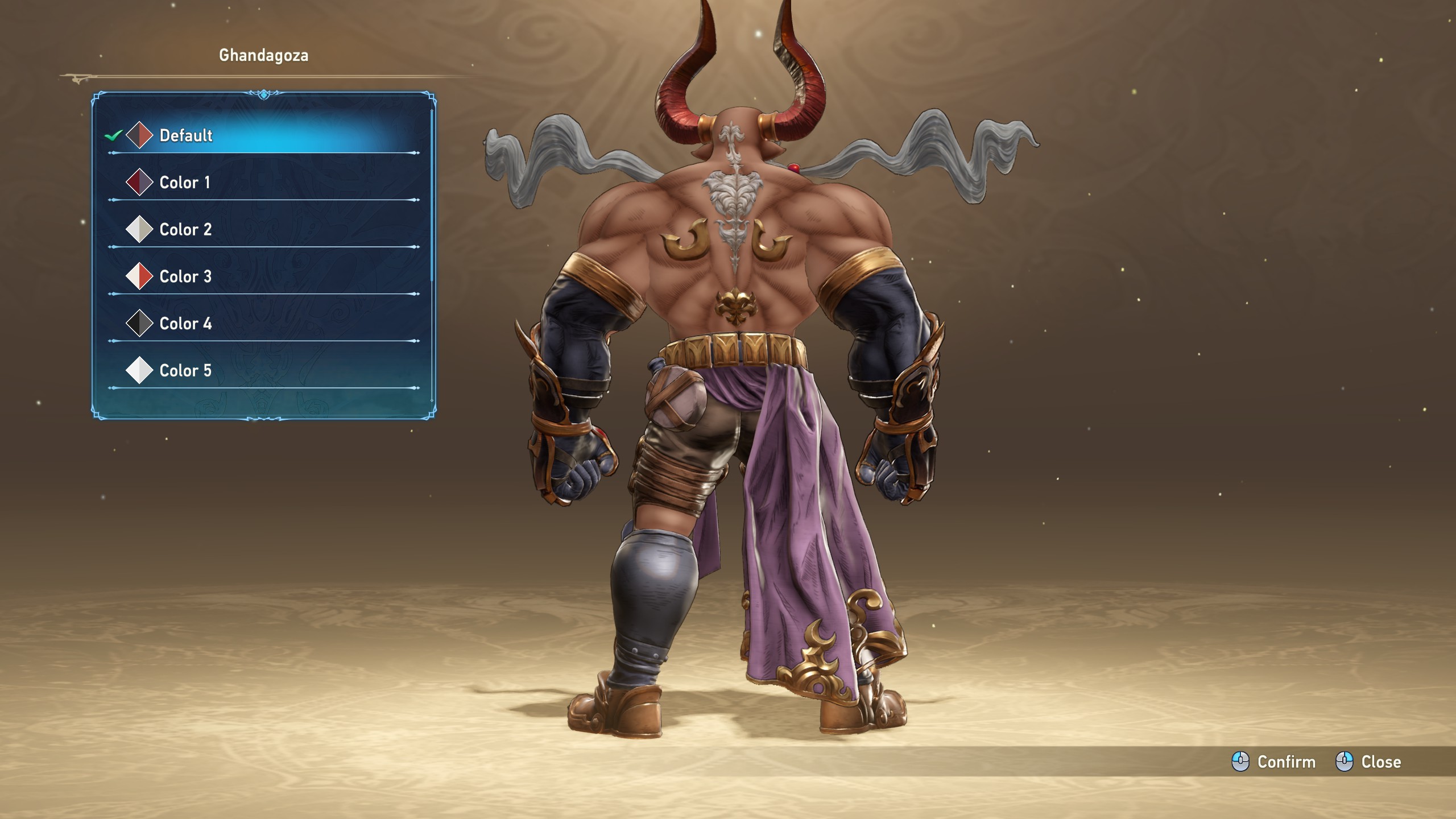This screenshot has height=819, width=1456.
Task: Click the color list scrollbar
Action: pos(432,193)
